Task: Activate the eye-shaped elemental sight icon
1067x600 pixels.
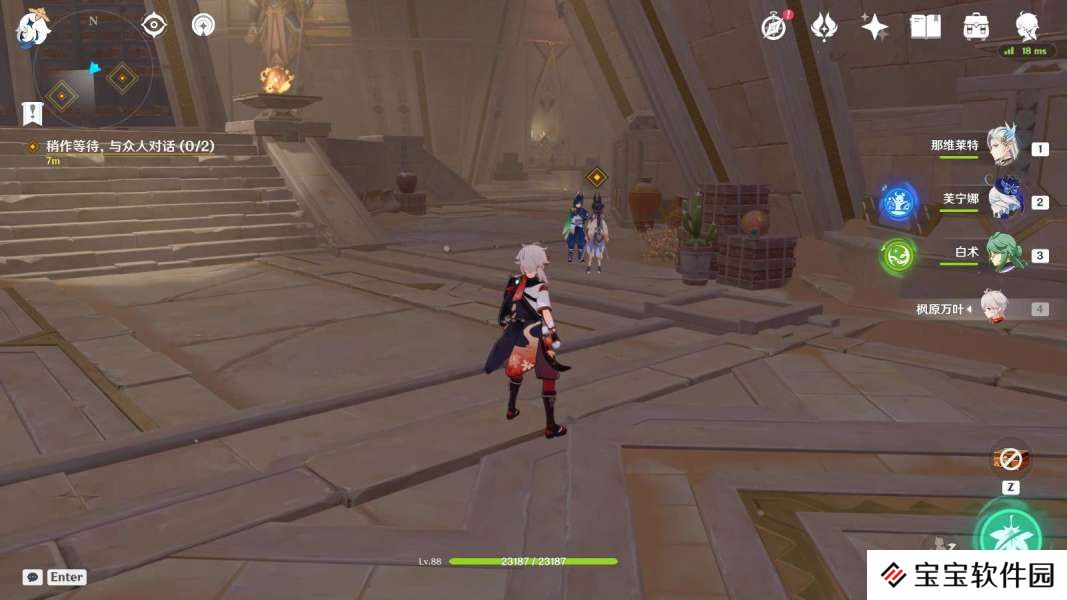Action: coord(154,25)
